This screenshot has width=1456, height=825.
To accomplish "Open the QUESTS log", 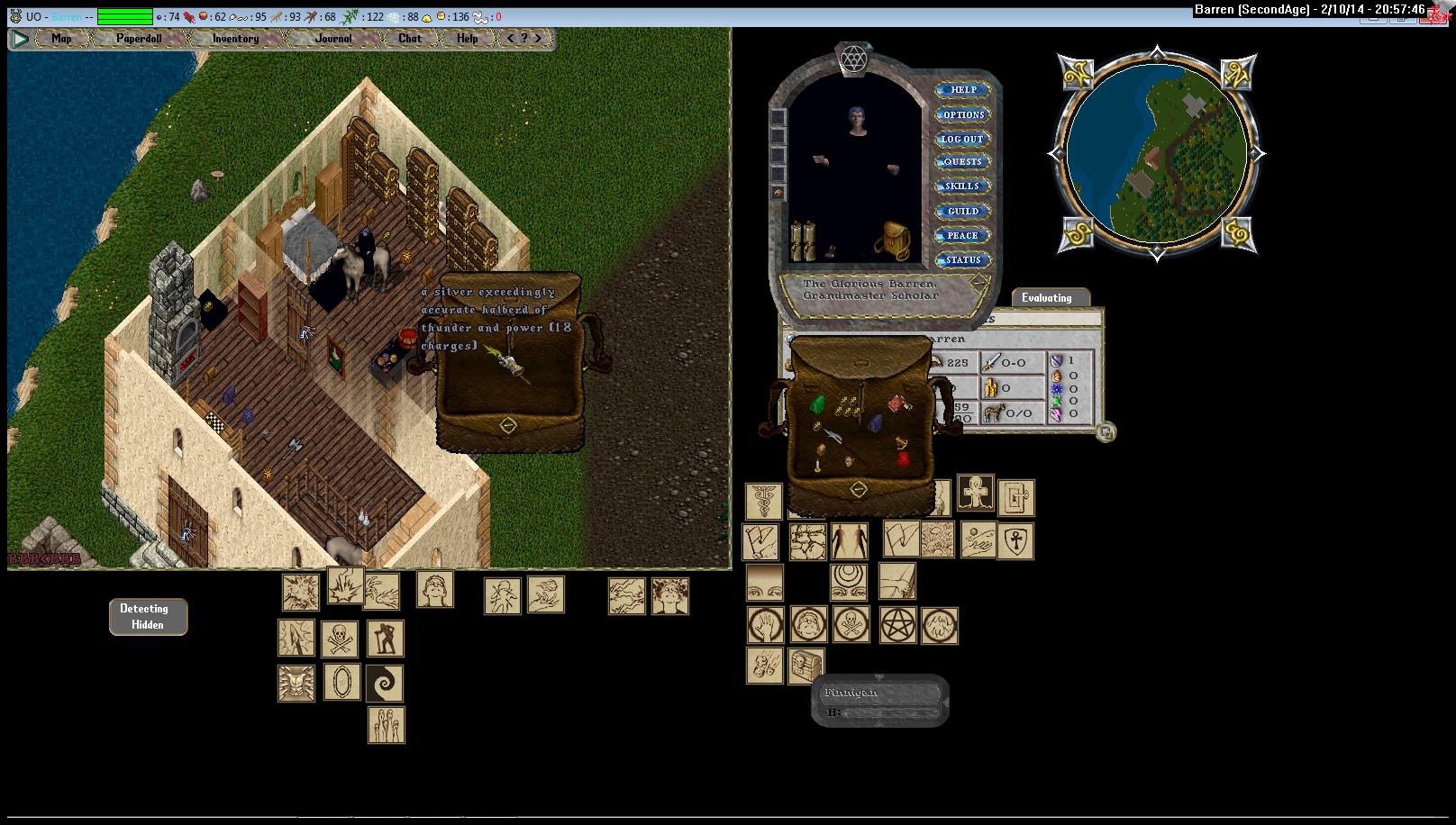I will (x=963, y=162).
